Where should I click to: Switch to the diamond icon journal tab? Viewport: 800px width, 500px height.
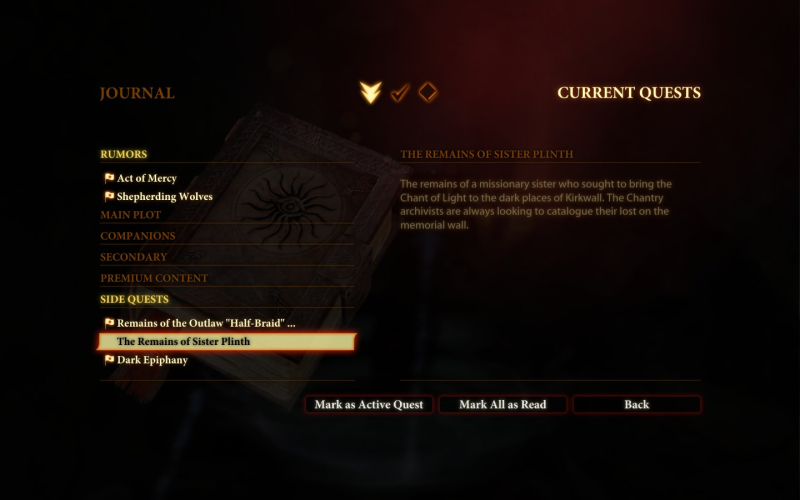tap(427, 93)
